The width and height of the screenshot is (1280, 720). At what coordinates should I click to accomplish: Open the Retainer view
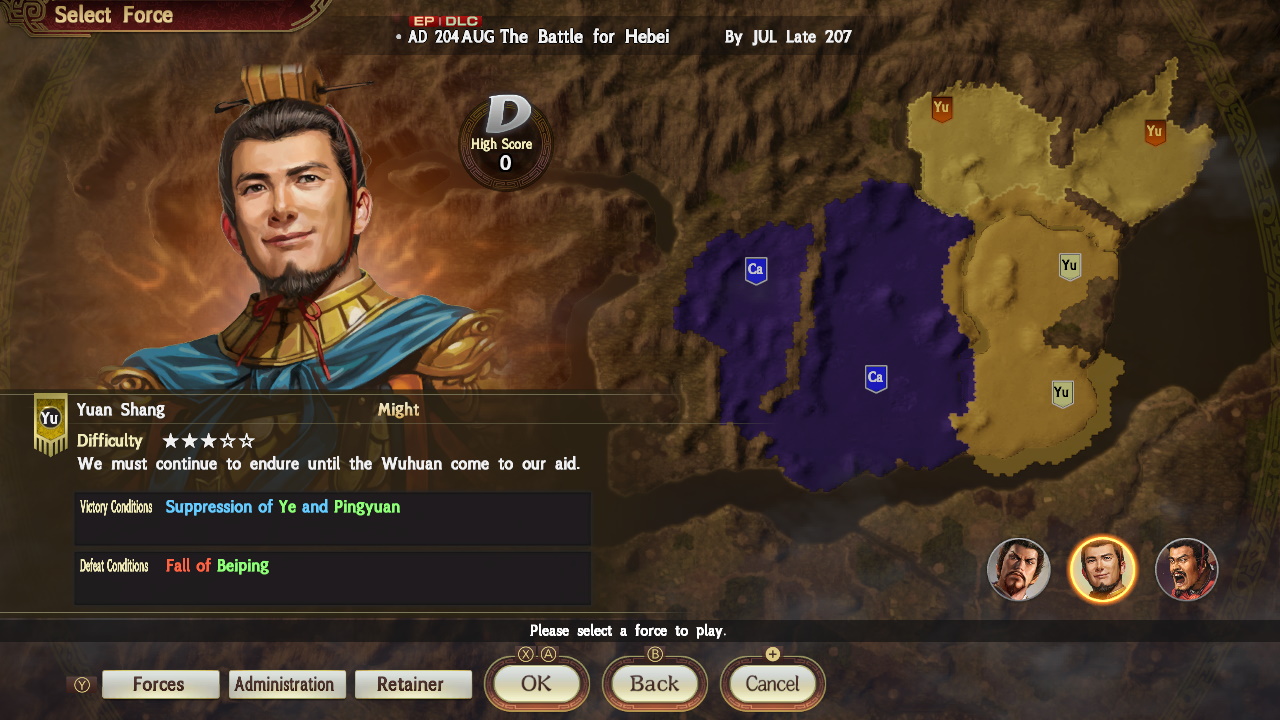413,684
